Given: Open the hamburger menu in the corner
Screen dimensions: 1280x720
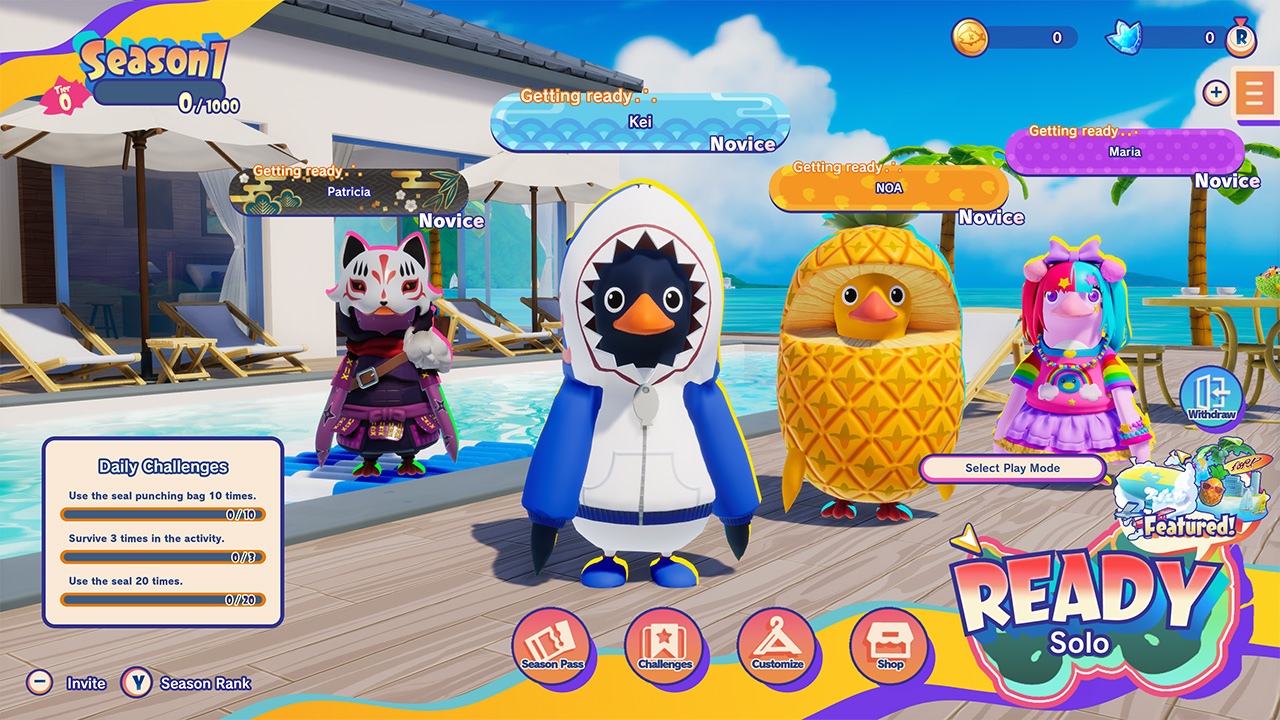Looking at the screenshot, I should click(x=1255, y=90).
